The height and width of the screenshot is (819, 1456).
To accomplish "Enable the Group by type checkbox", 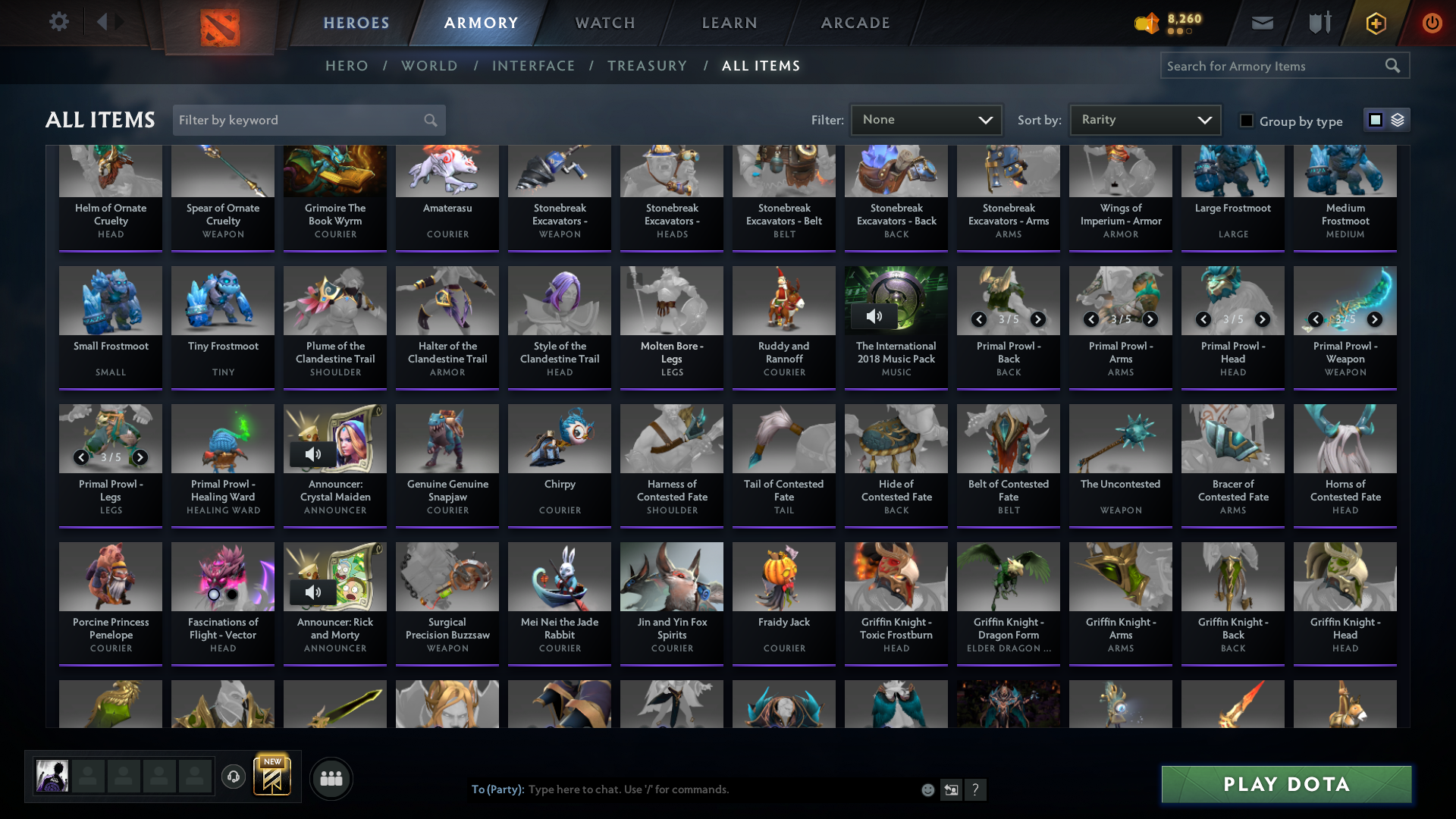I will point(1246,120).
